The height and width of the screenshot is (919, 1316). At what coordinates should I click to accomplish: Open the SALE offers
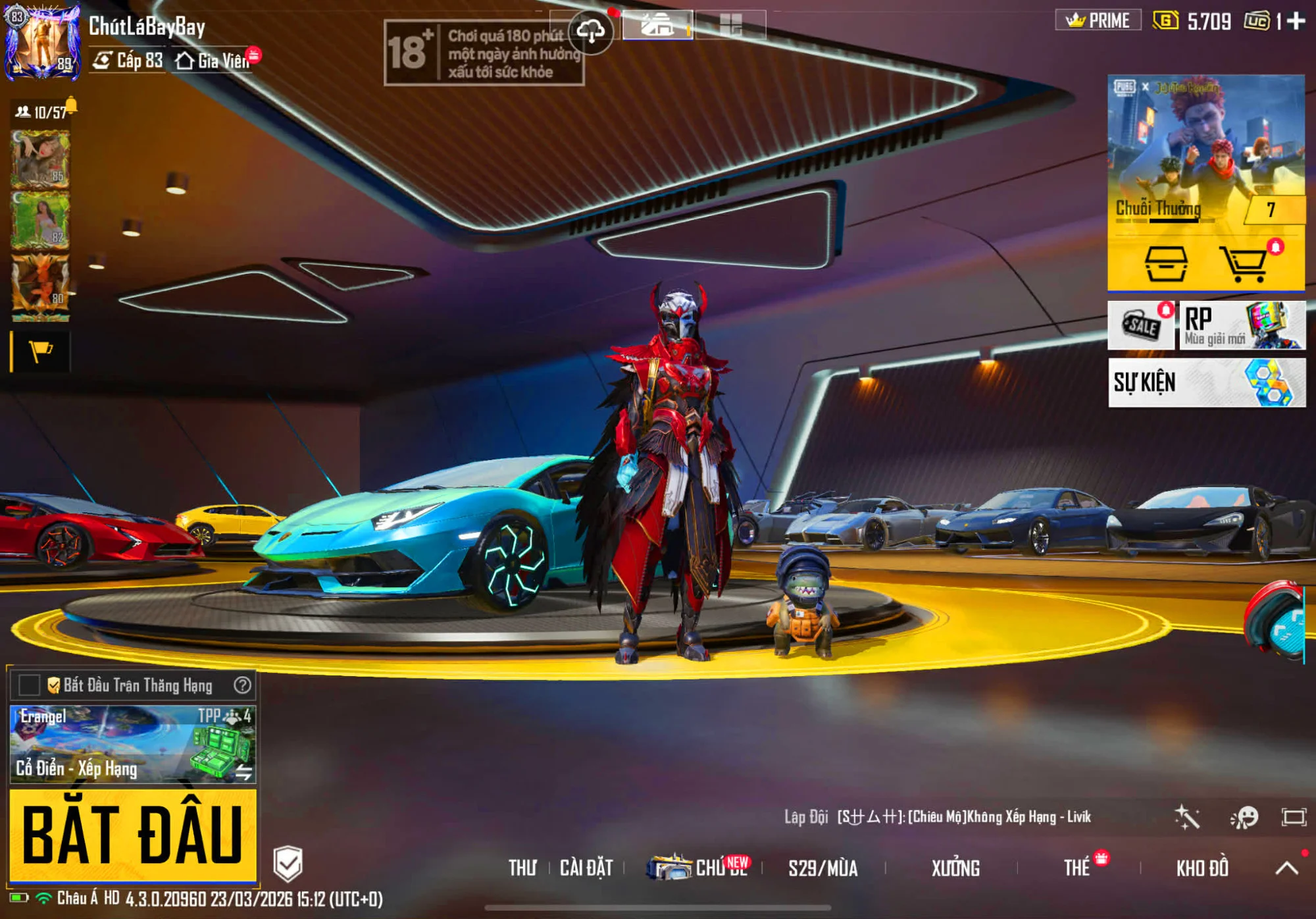(x=1141, y=325)
